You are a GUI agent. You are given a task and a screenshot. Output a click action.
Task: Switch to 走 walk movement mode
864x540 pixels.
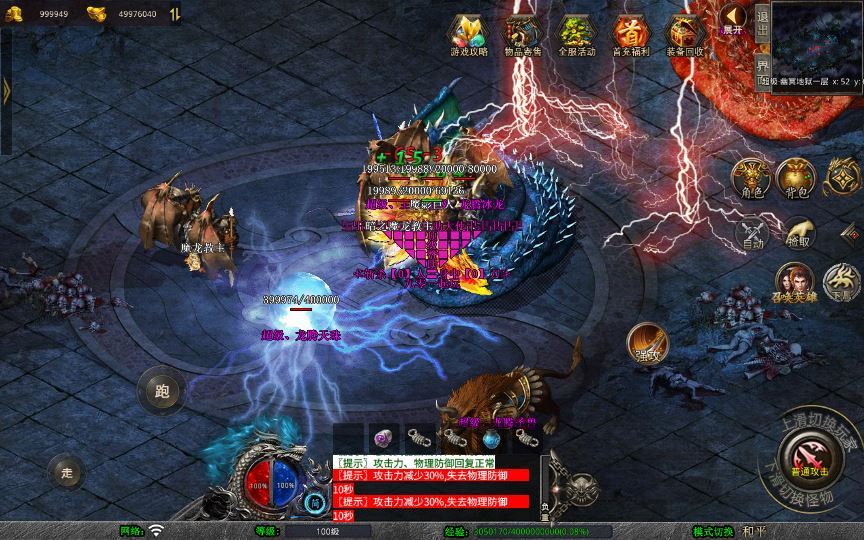[66, 471]
